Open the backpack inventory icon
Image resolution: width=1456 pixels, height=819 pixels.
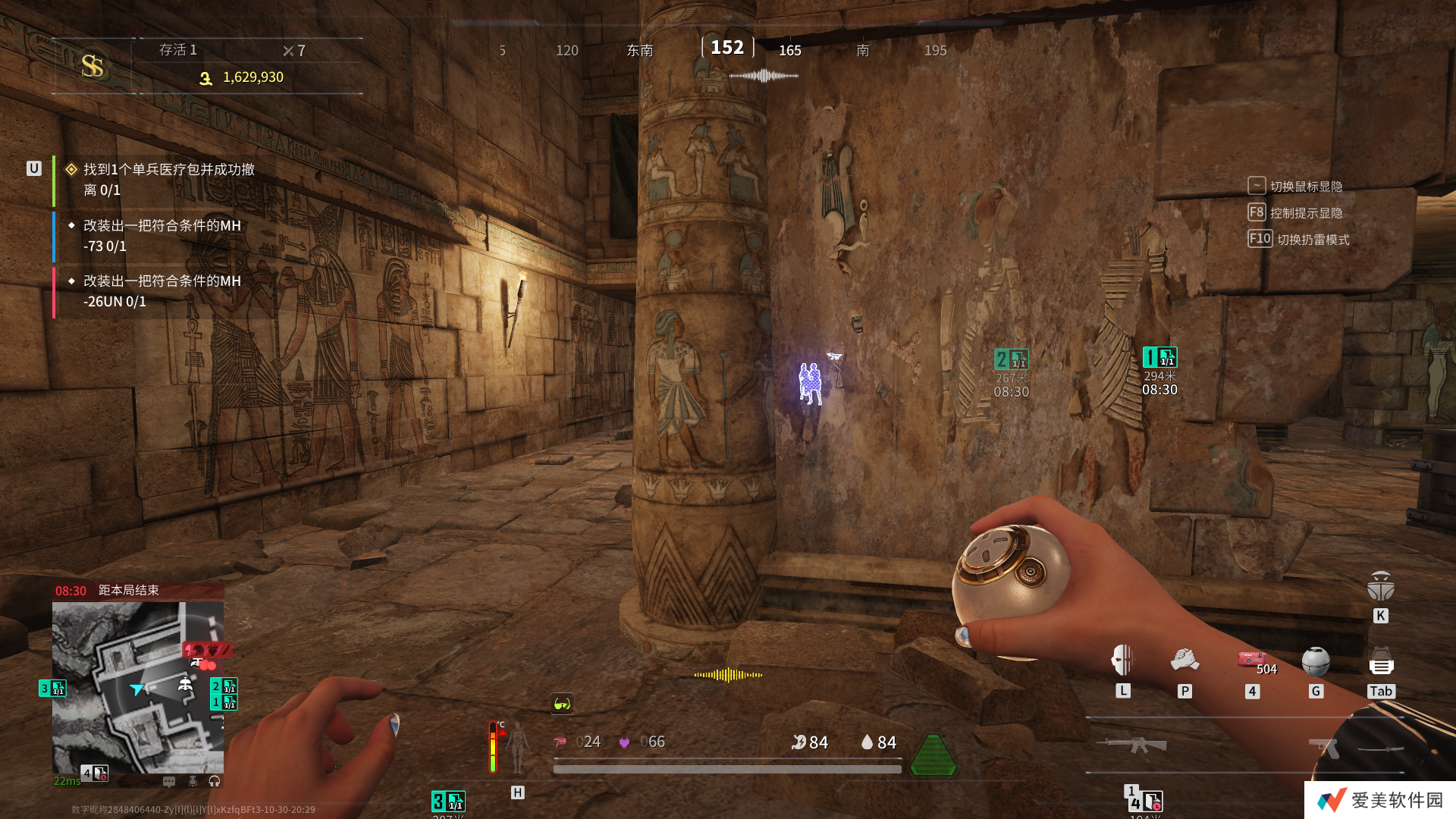[x=1381, y=663]
